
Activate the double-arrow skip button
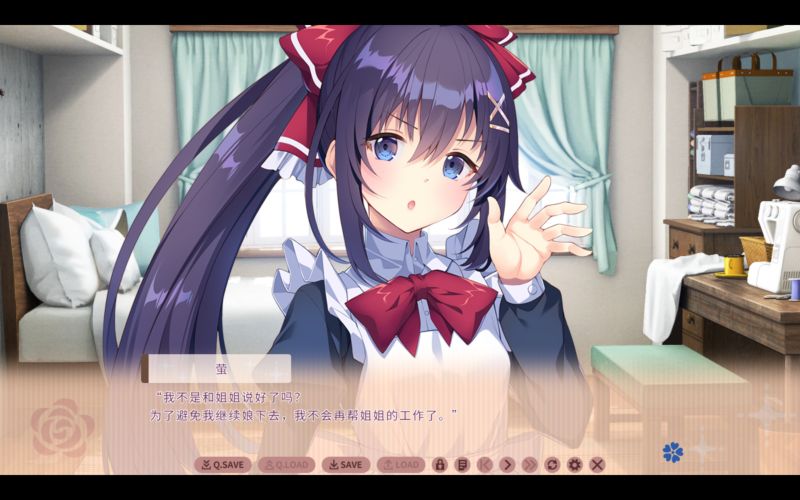point(529,464)
